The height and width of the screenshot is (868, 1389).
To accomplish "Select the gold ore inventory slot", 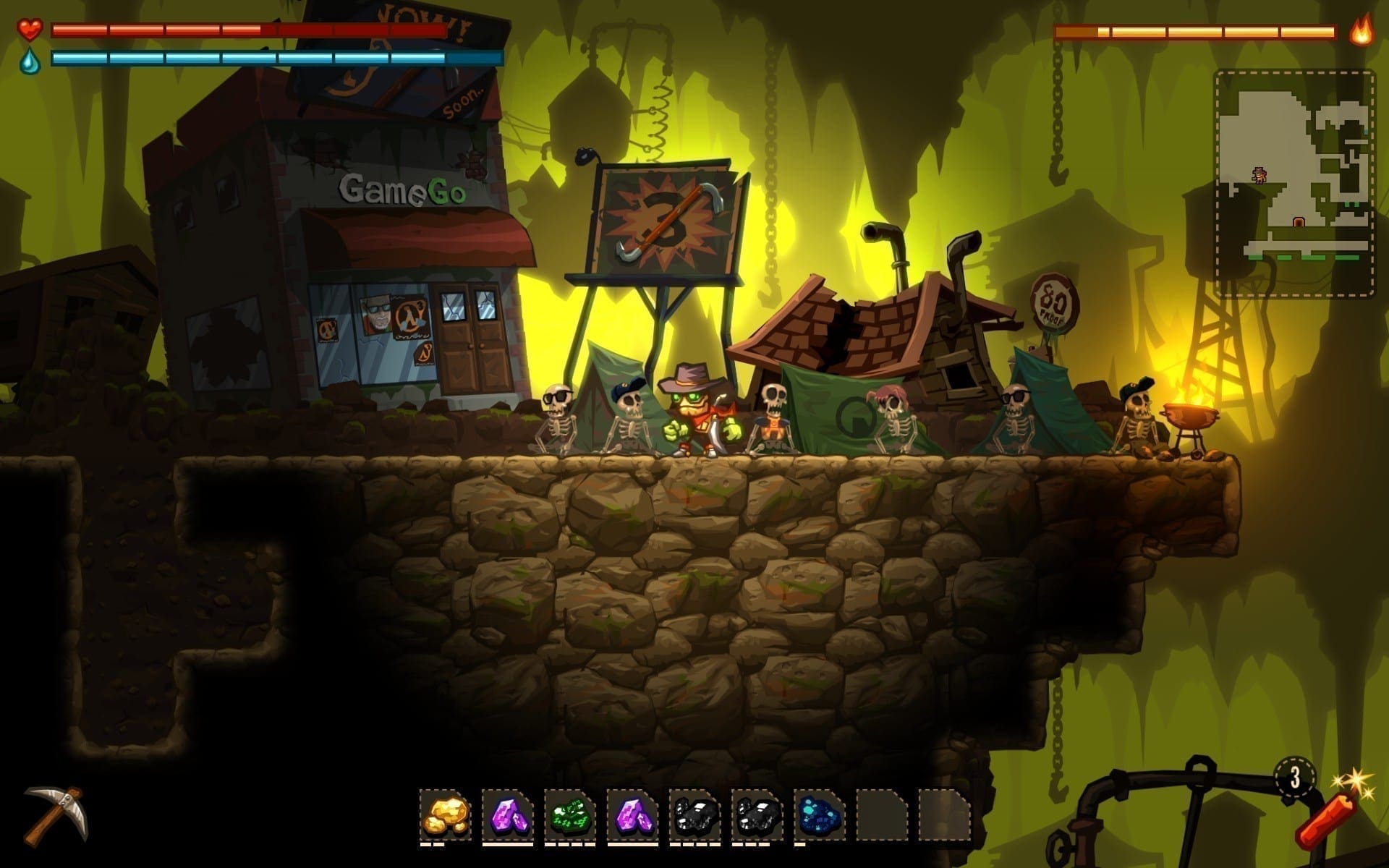I will click(x=445, y=814).
